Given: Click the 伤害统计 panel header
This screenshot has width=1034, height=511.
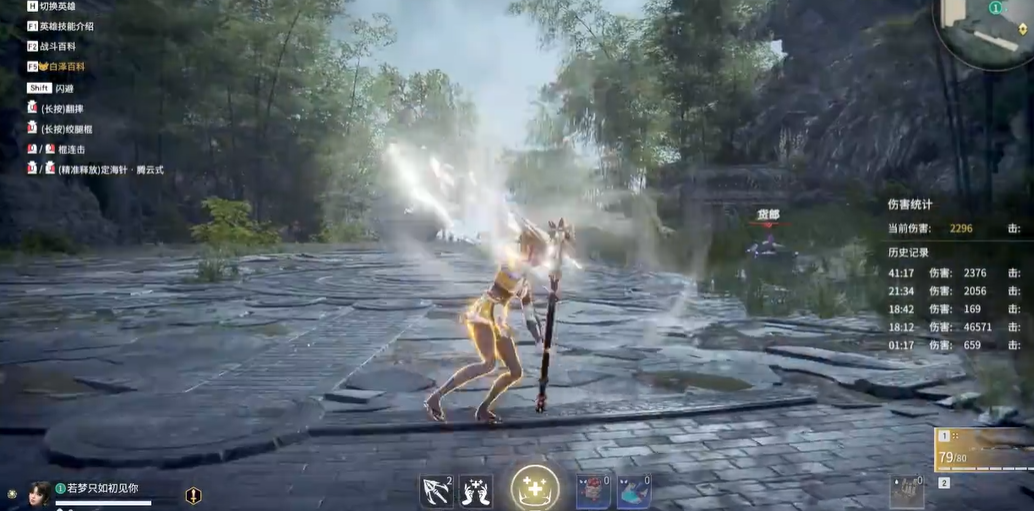Looking at the screenshot, I should coord(910,204).
